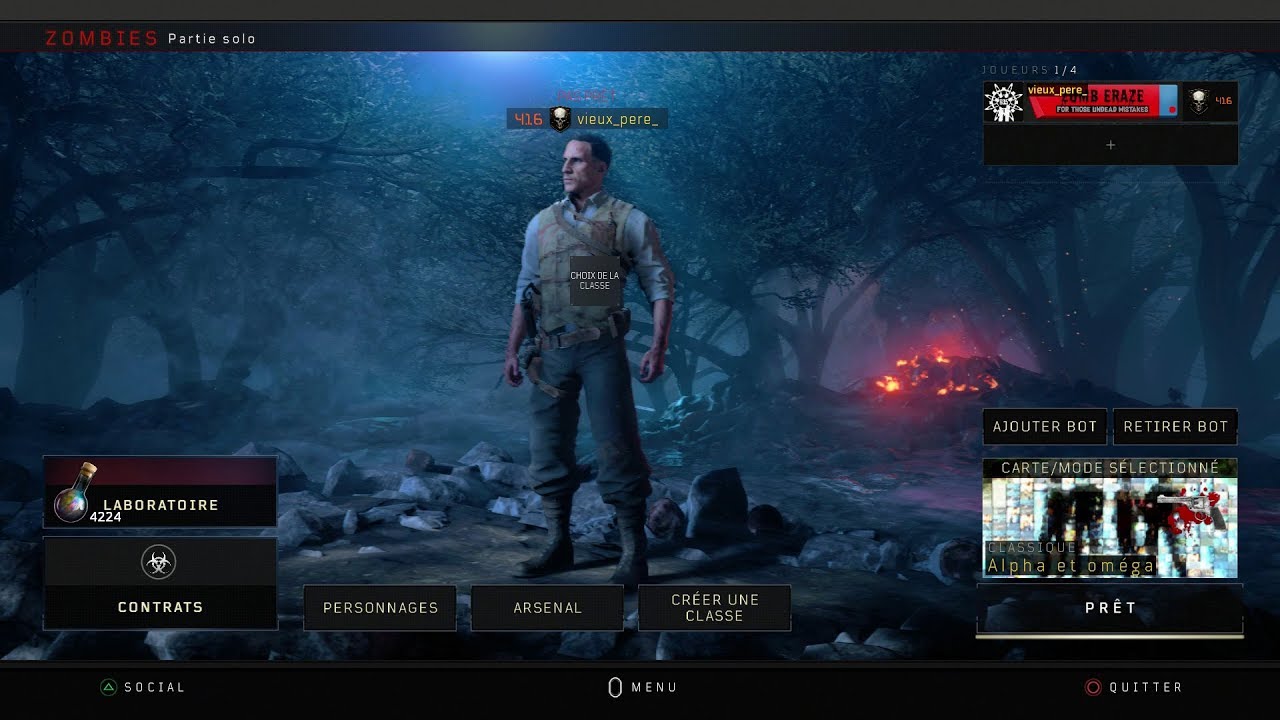
Task: Remove a bot with Retirer Bot
Action: click(1175, 427)
